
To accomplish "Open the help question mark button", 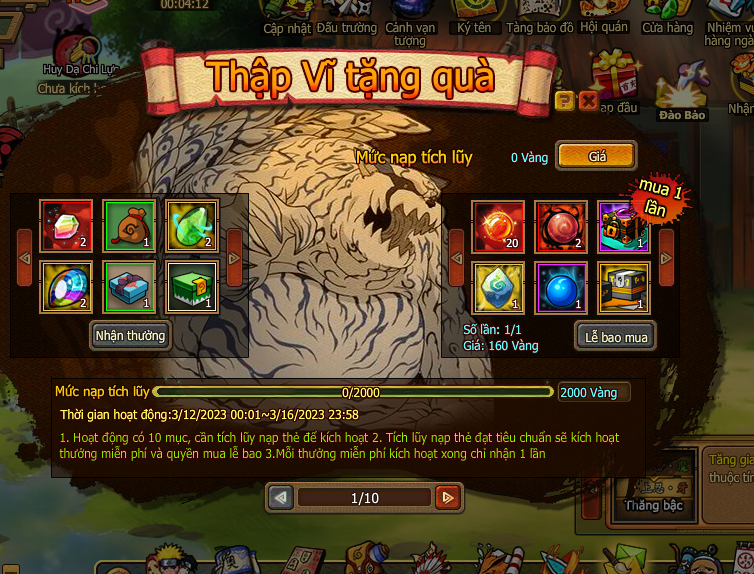I will [564, 100].
